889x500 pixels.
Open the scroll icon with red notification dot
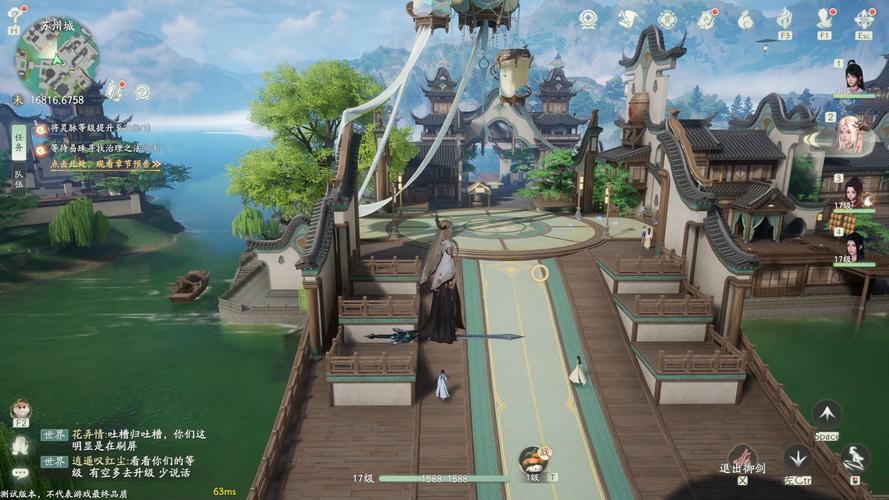click(x=115, y=92)
